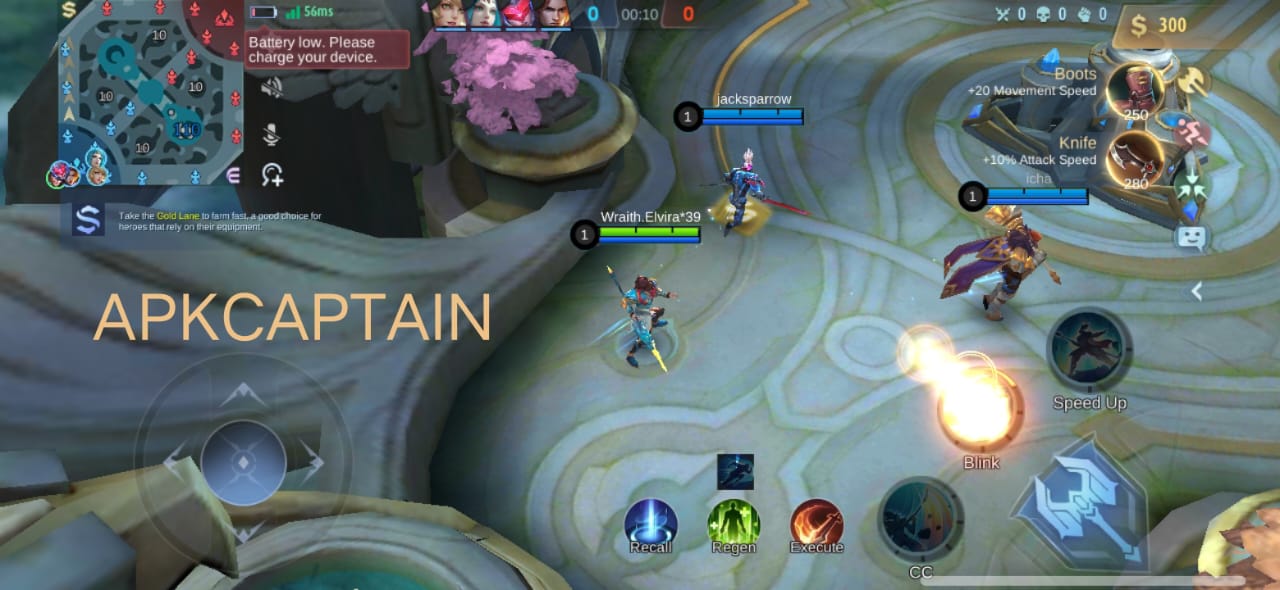The width and height of the screenshot is (1280, 590).
Task: Send the attack signal with axe icon
Action: [1190, 81]
